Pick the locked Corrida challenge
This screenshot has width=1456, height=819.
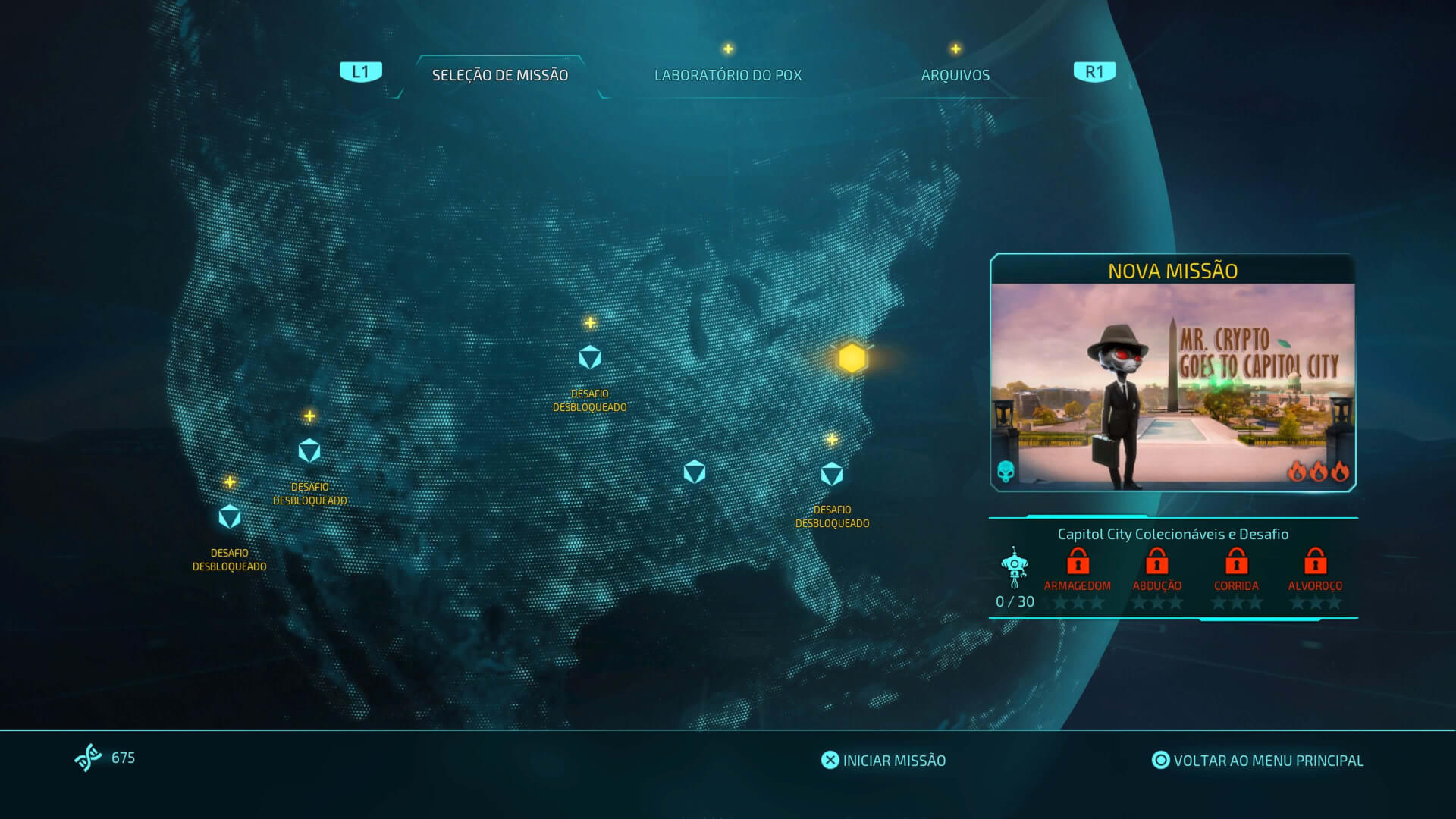[1236, 563]
